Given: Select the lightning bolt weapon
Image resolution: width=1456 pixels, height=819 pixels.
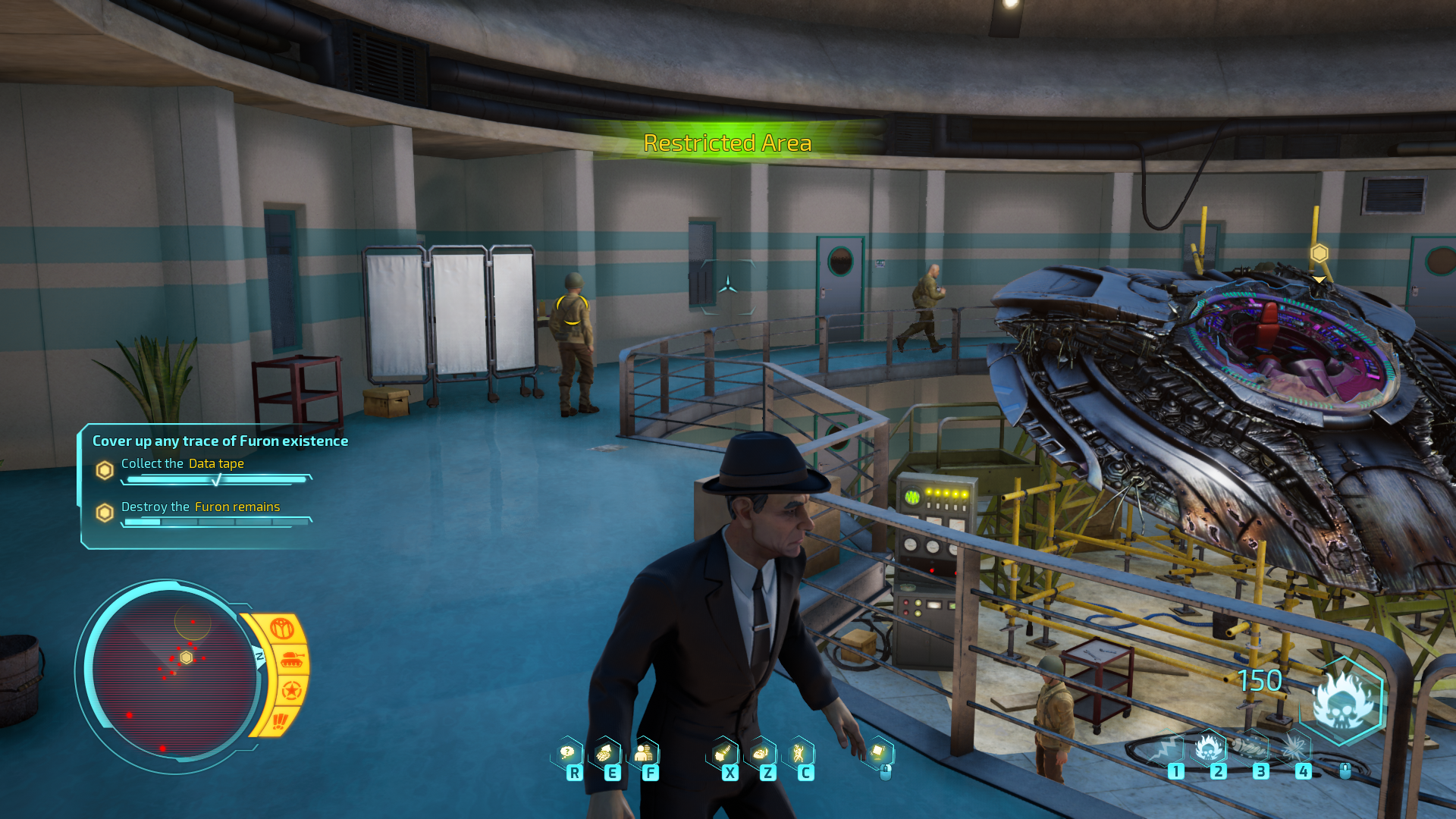Looking at the screenshot, I should [x=1166, y=748].
